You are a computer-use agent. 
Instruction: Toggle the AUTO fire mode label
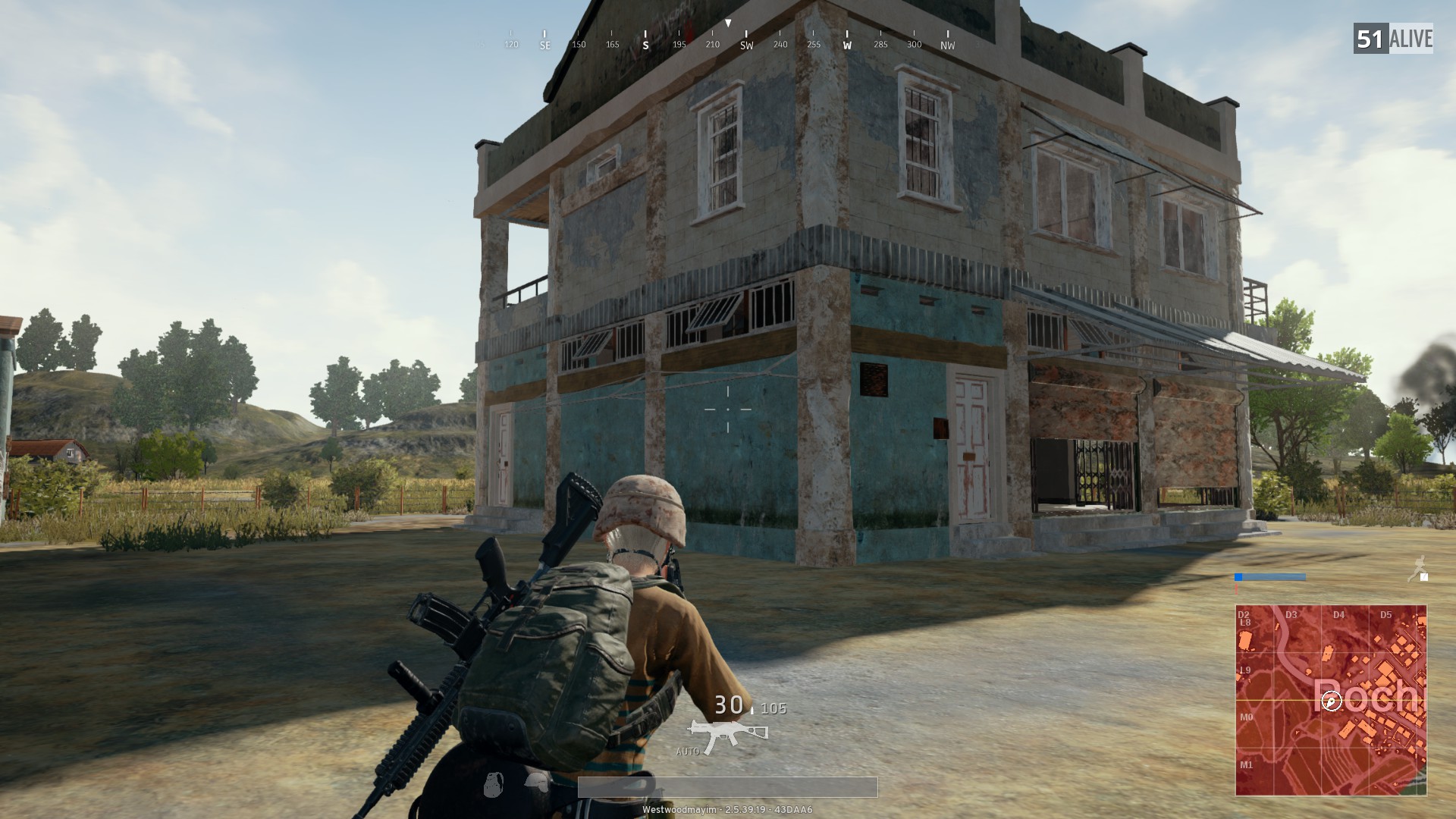687,752
